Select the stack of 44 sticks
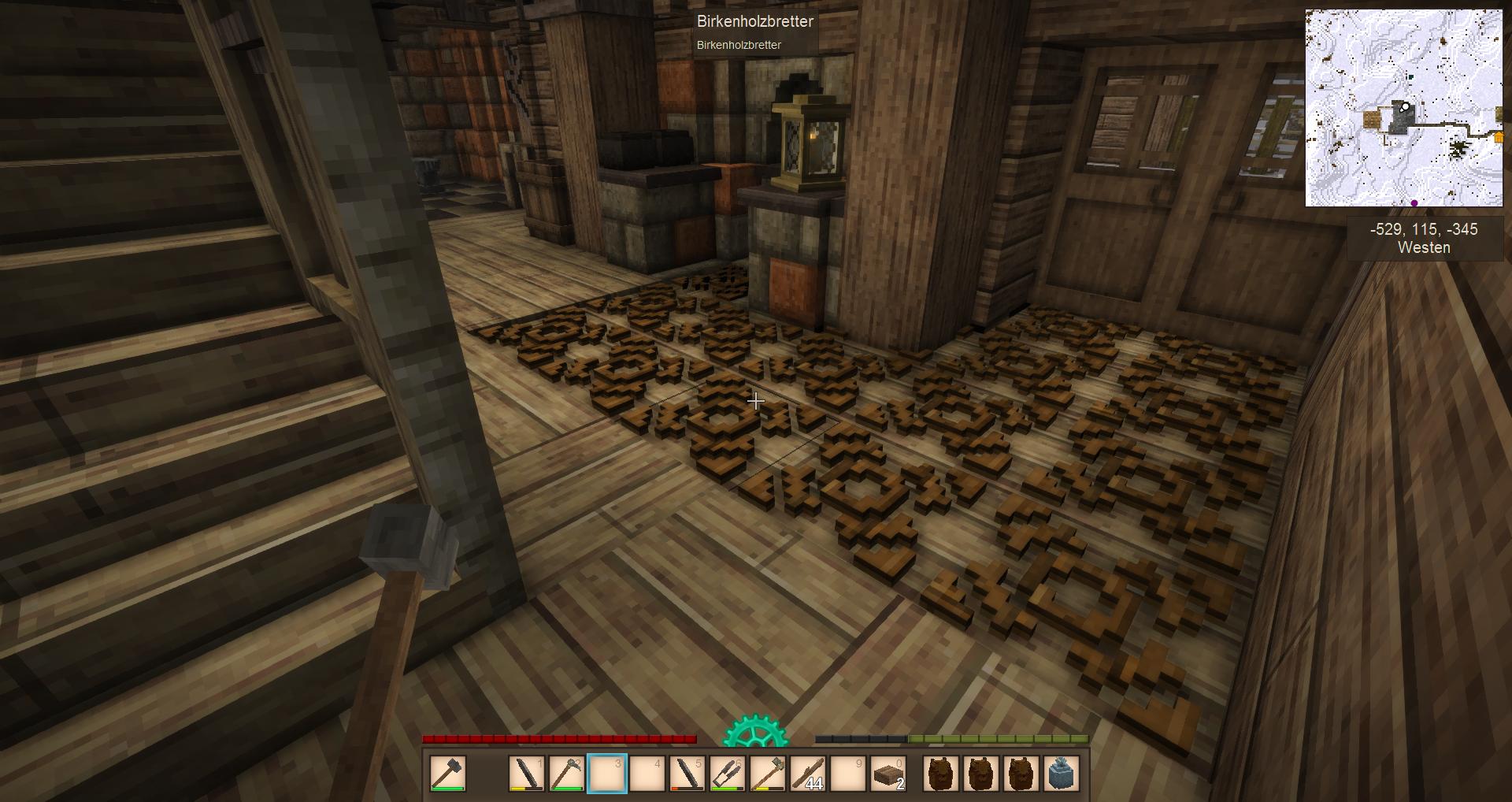 point(808,773)
